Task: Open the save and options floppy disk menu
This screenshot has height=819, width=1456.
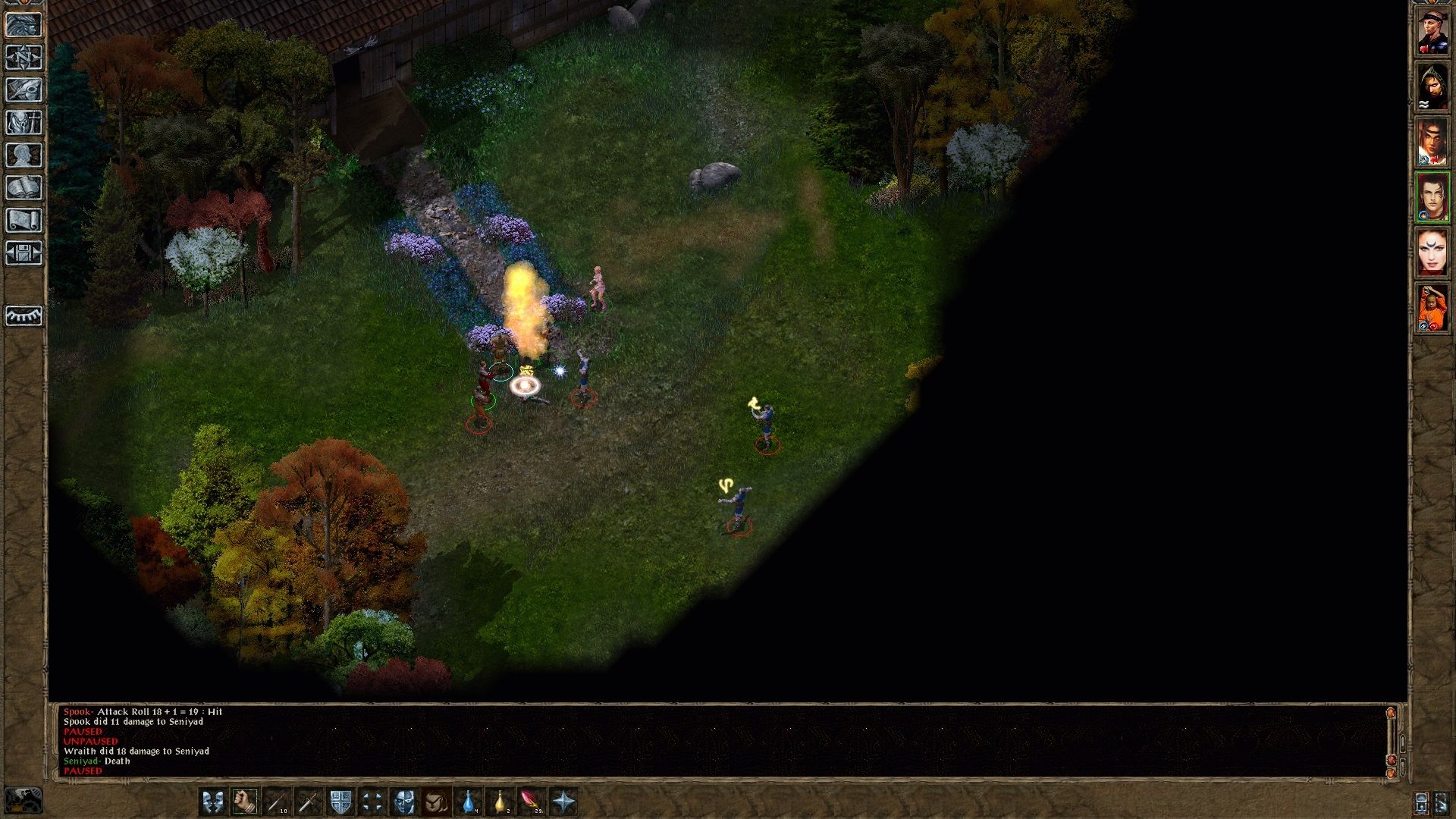Action: (x=24, y=253)
